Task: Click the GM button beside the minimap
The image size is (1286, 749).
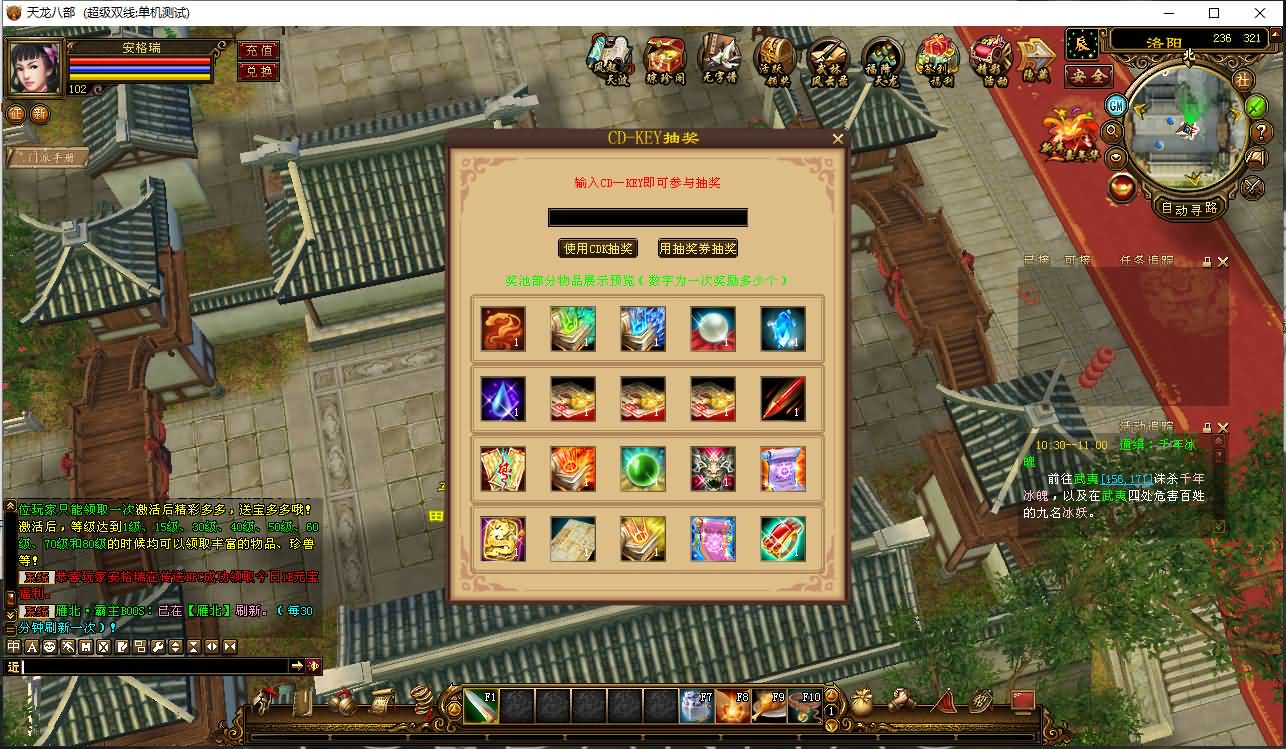Action: pos(1116,104)
